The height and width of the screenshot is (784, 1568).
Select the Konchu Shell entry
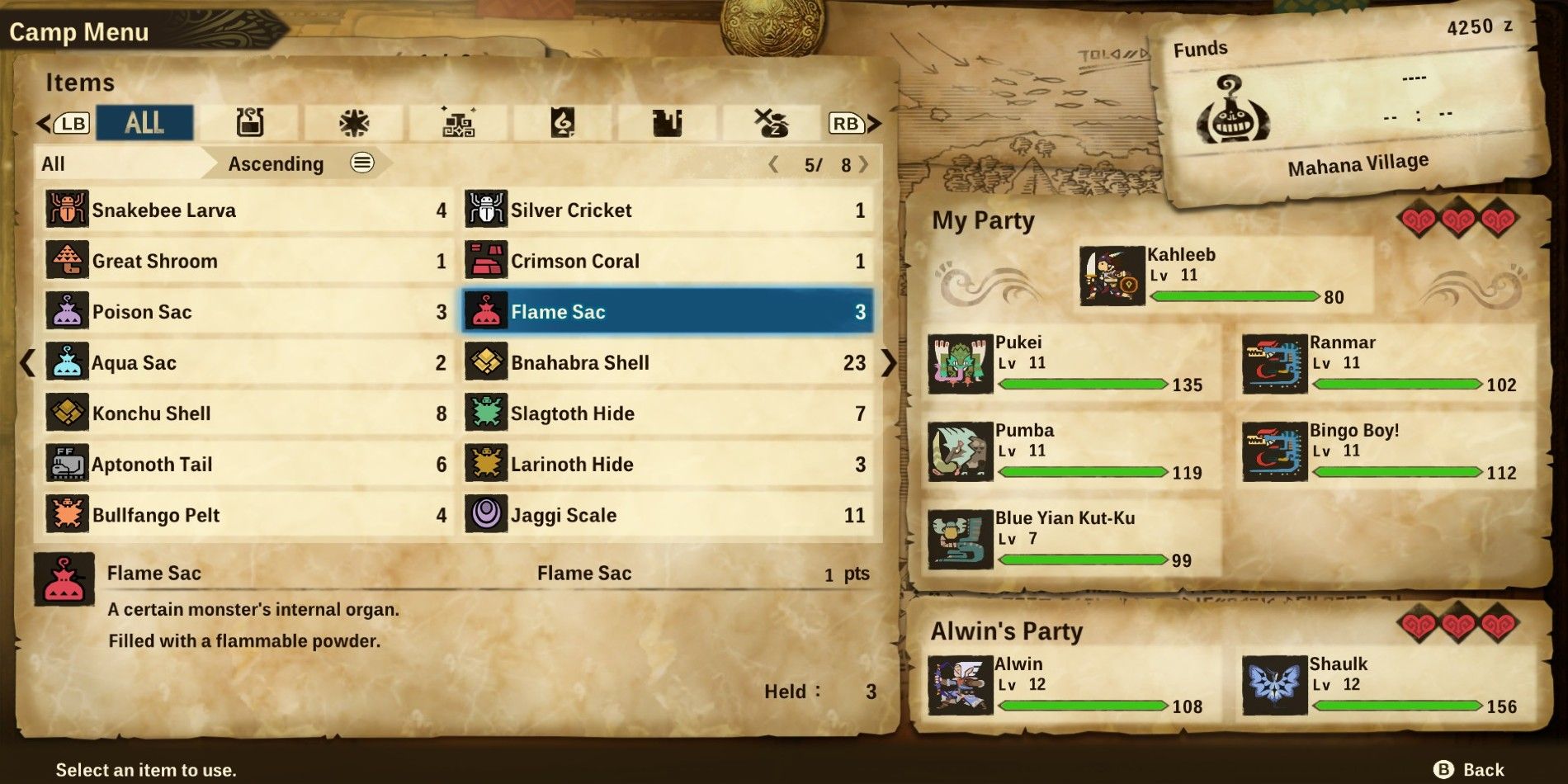pyautogui.click(x=247, y=413)
